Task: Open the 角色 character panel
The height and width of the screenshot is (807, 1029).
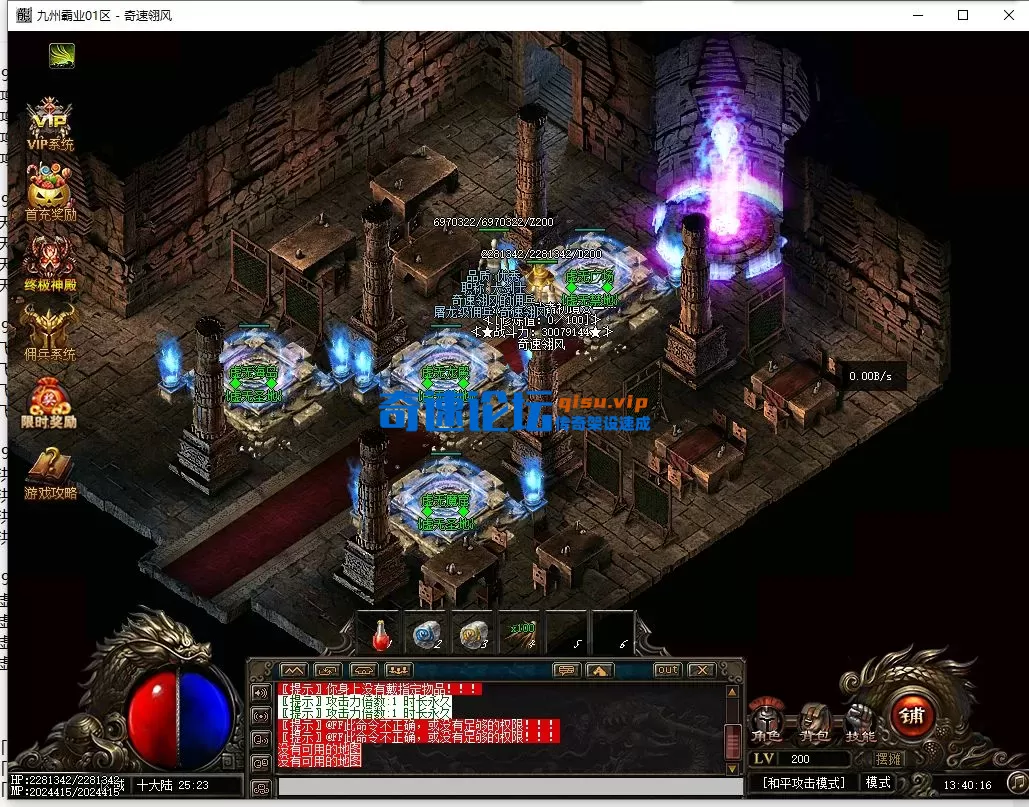Action: tap(767, 719)
